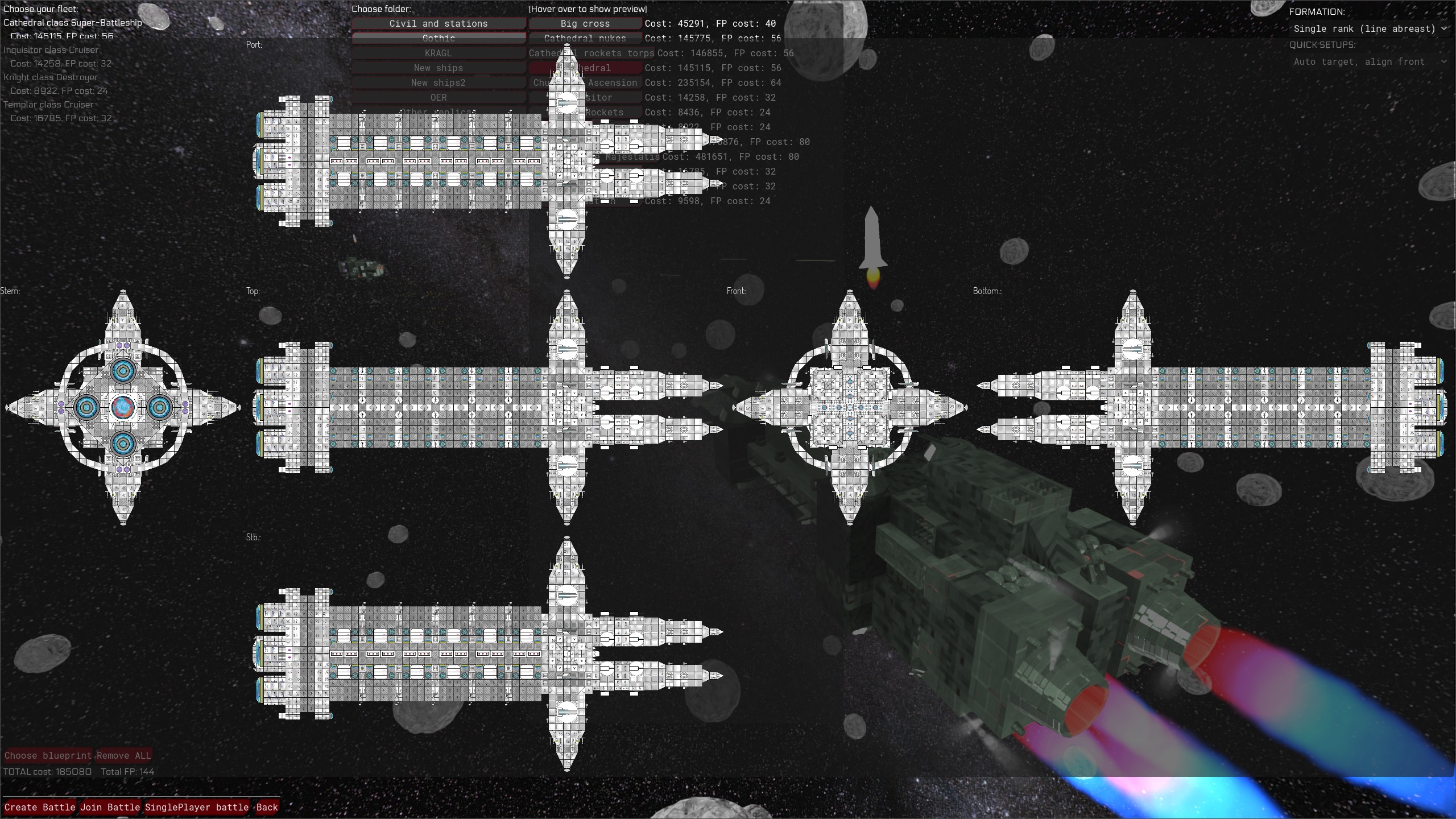This screenshot has height=819, width=1456.
Task: Select the Gothic folder
Action: click(x=438, y=38)
